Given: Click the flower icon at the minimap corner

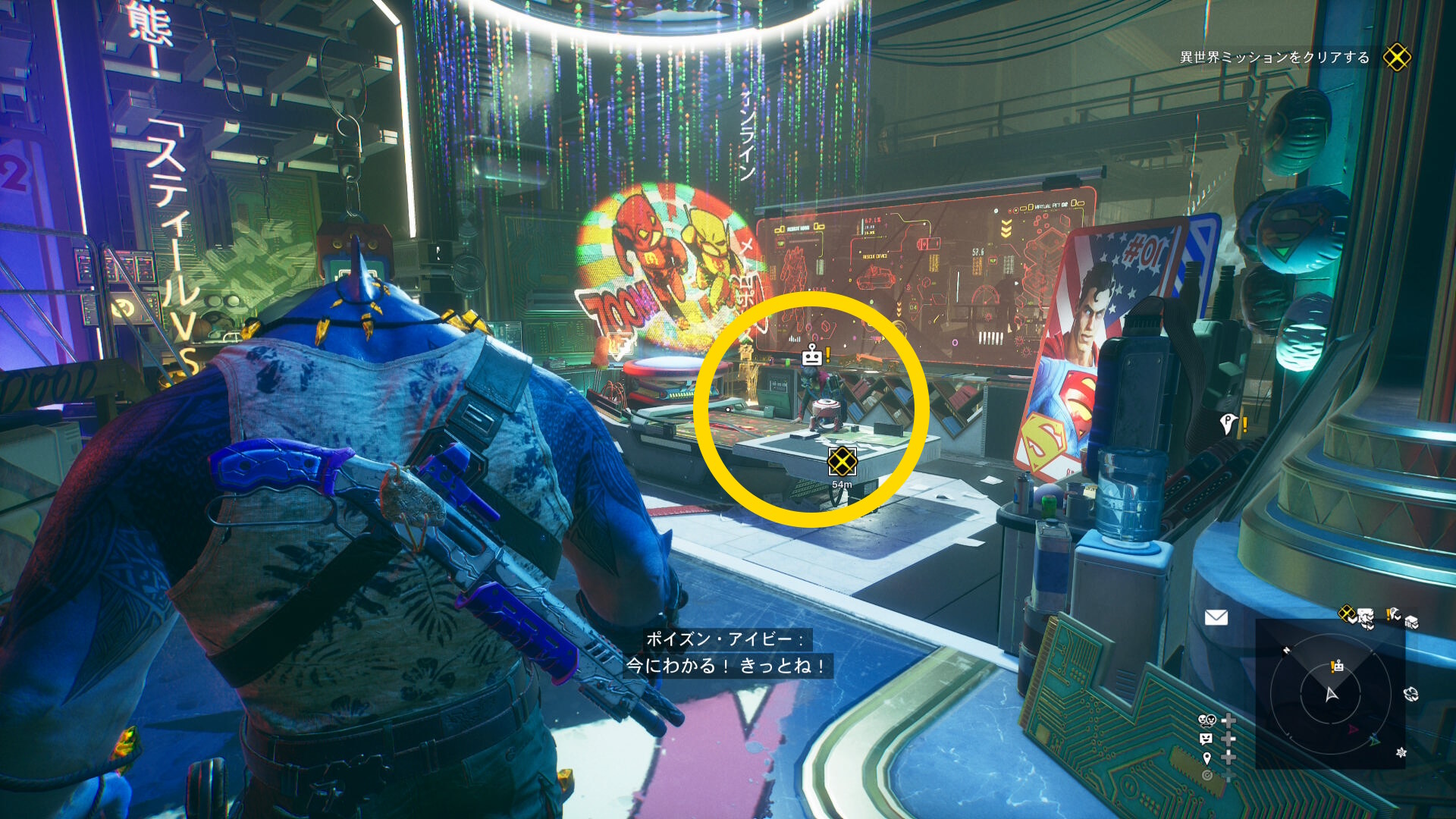Looking at the screenshot, I should point(1401,752).
